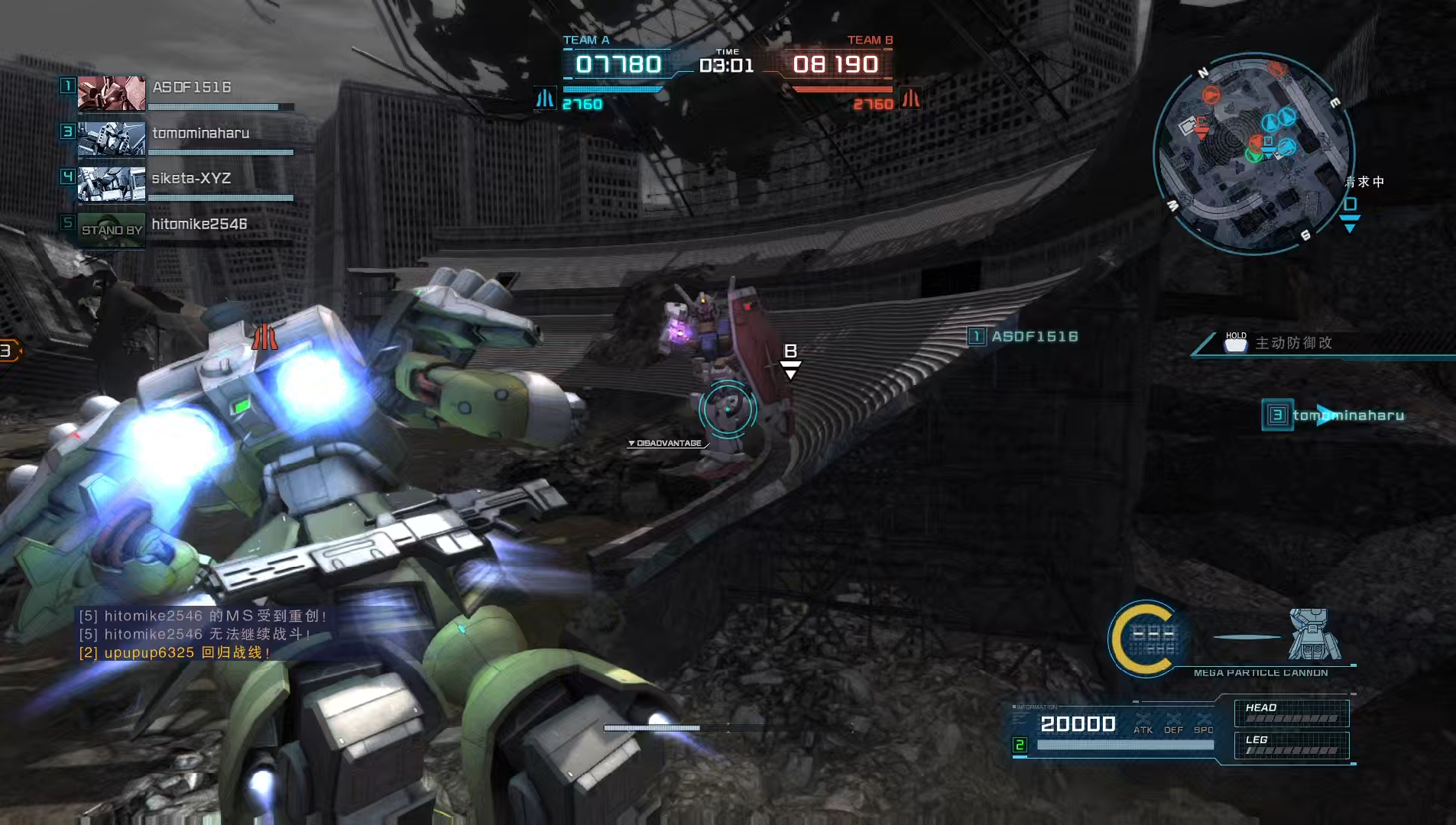1456x825 pixels.
Task: Click the target lock-on reticle
Action: [x=728, y=409]
